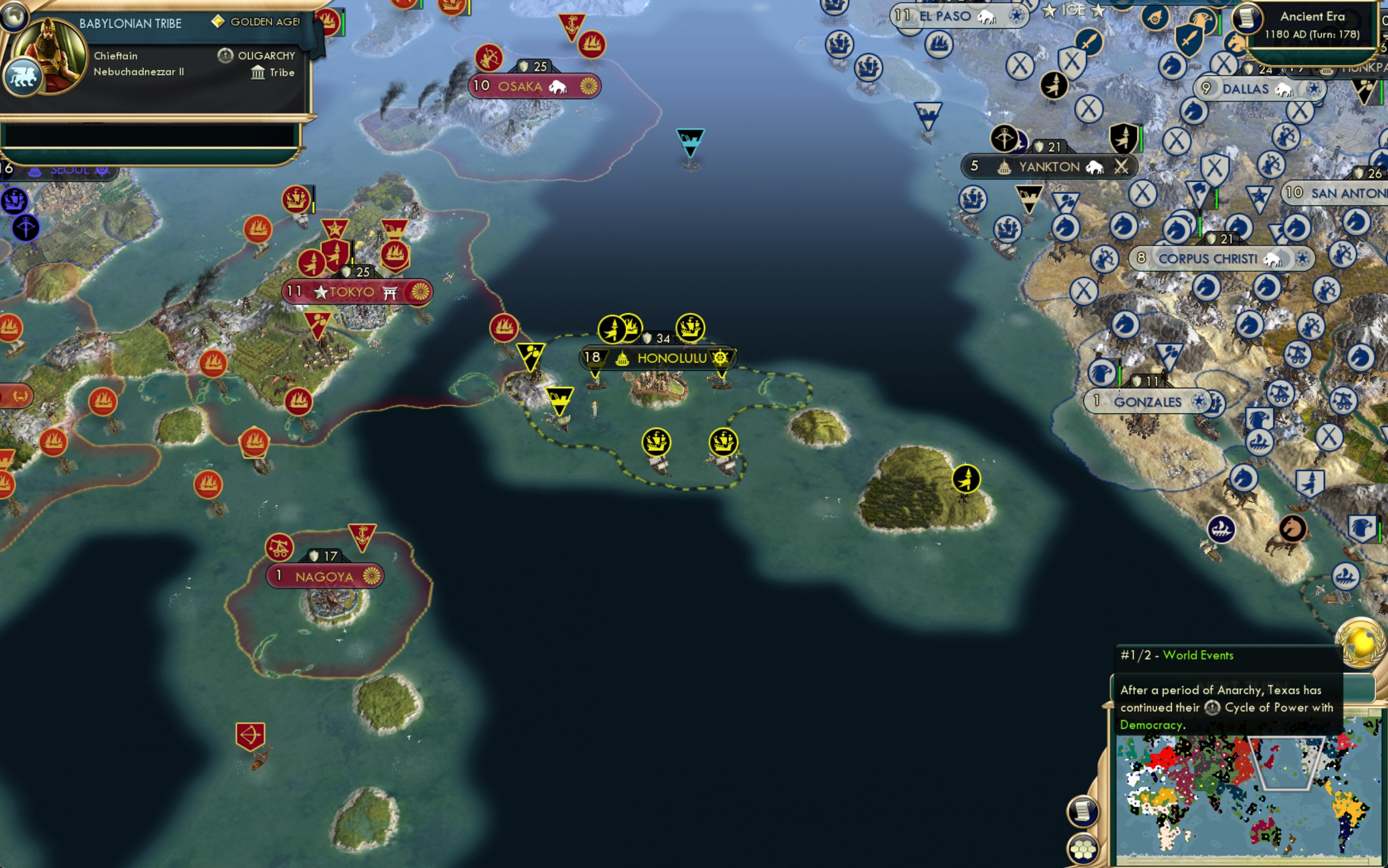Select the Great General unit near Honolulu

[x=612, y=328]
